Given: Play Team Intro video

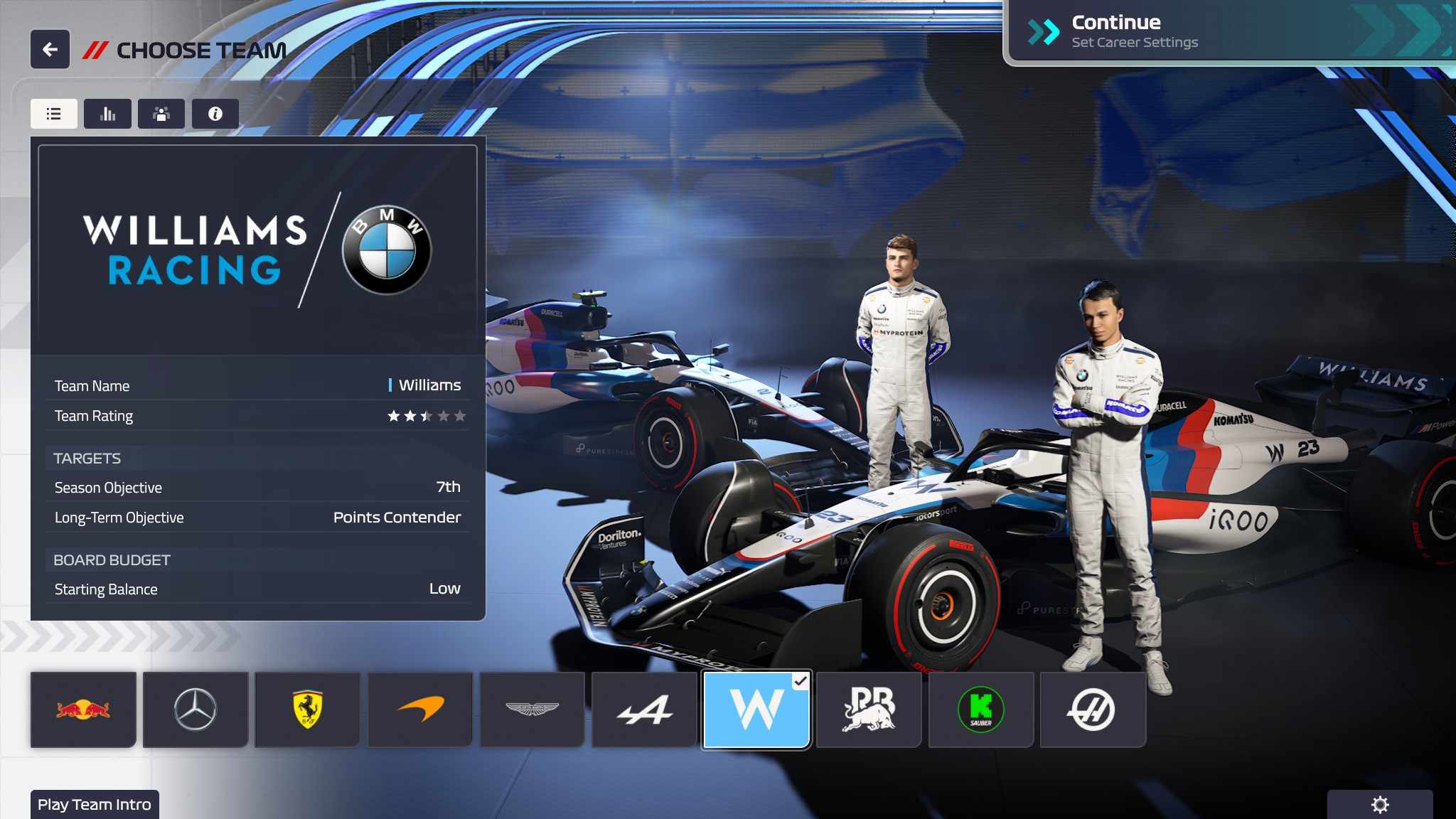Looking at the screenshot, I should point(95,805).
